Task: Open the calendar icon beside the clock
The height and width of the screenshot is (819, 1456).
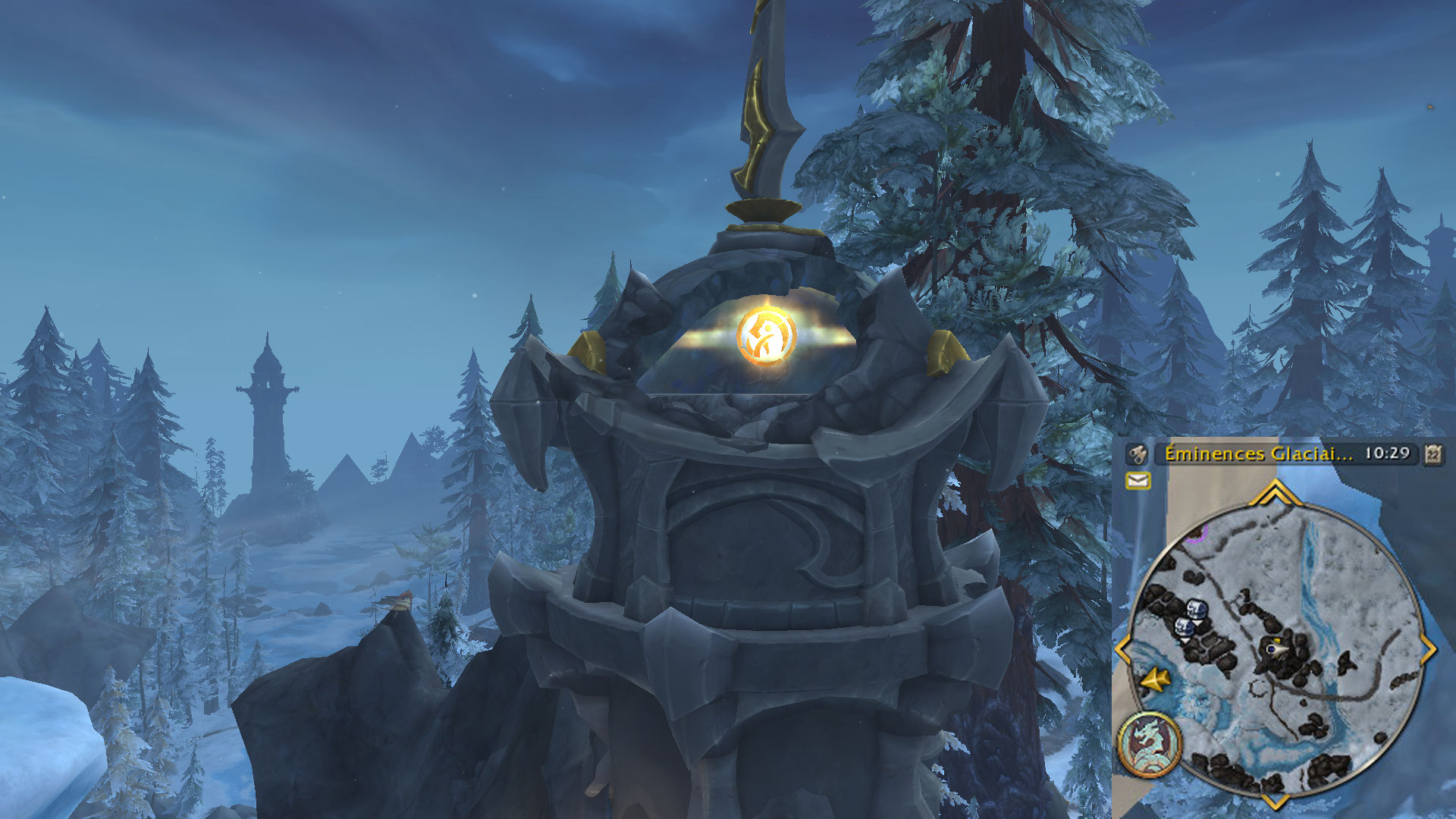Action: (1432, 453)
